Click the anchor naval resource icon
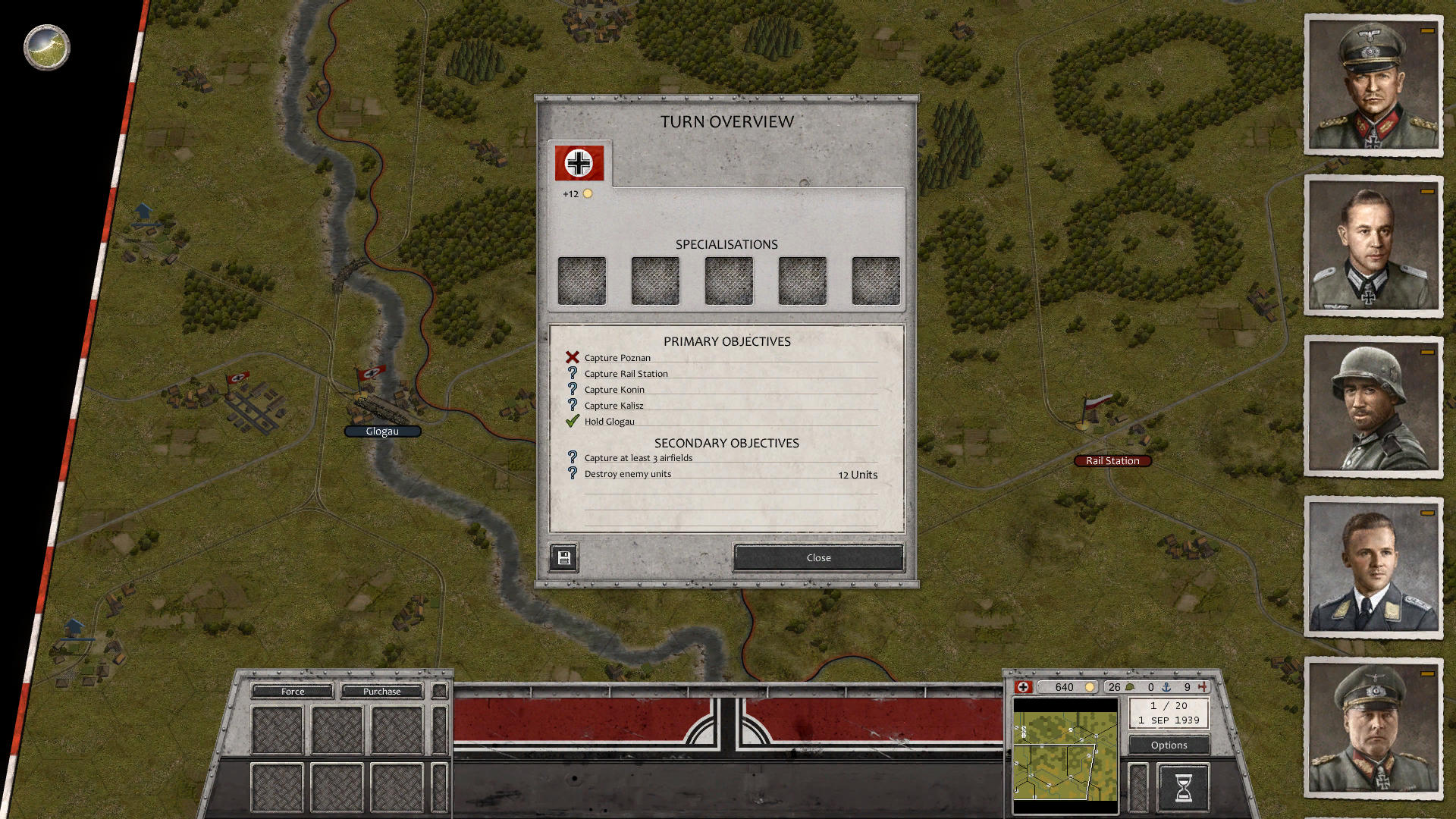 click(x=1167, y=687)
